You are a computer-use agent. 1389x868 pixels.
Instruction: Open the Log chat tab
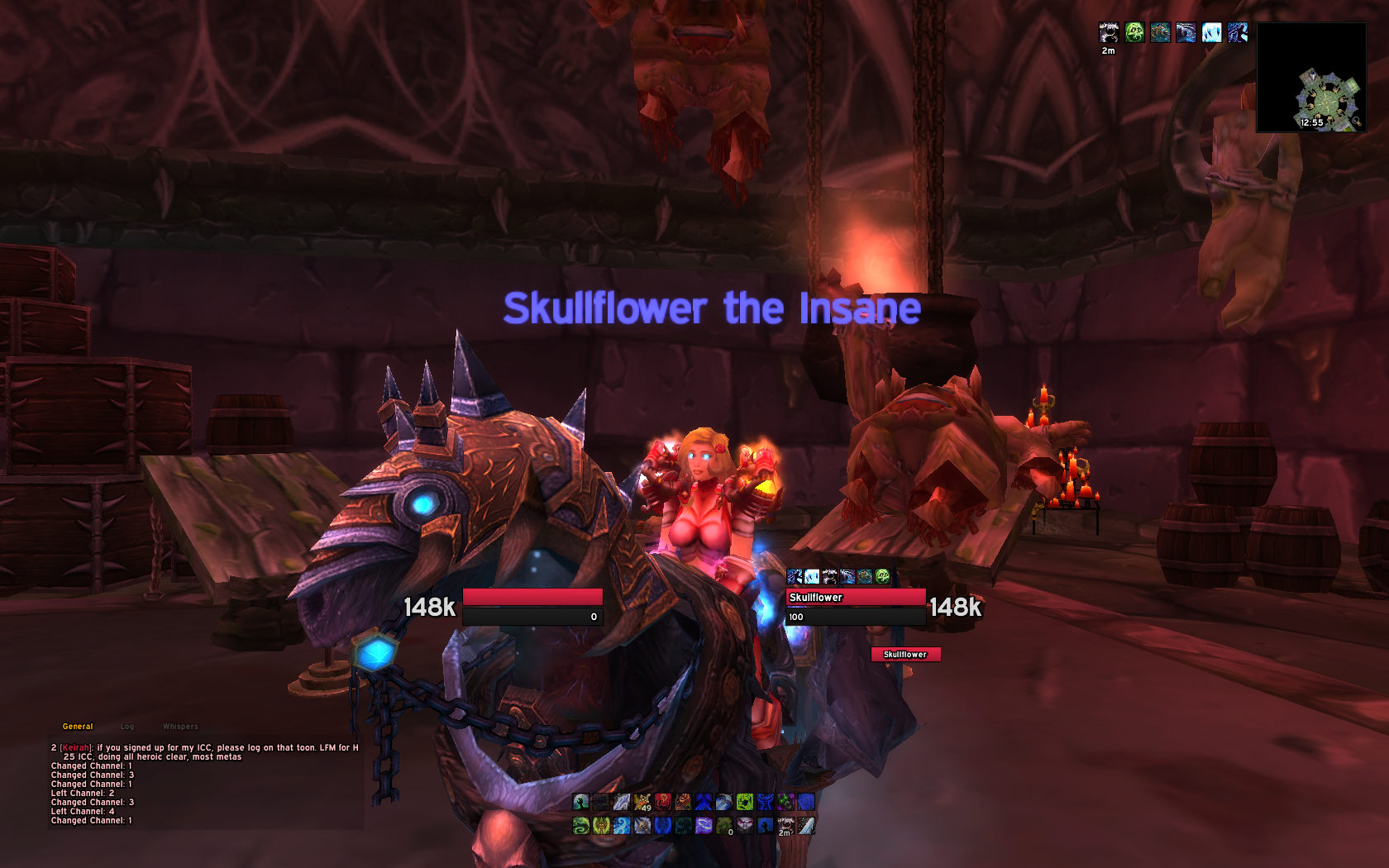click(126, 726)
